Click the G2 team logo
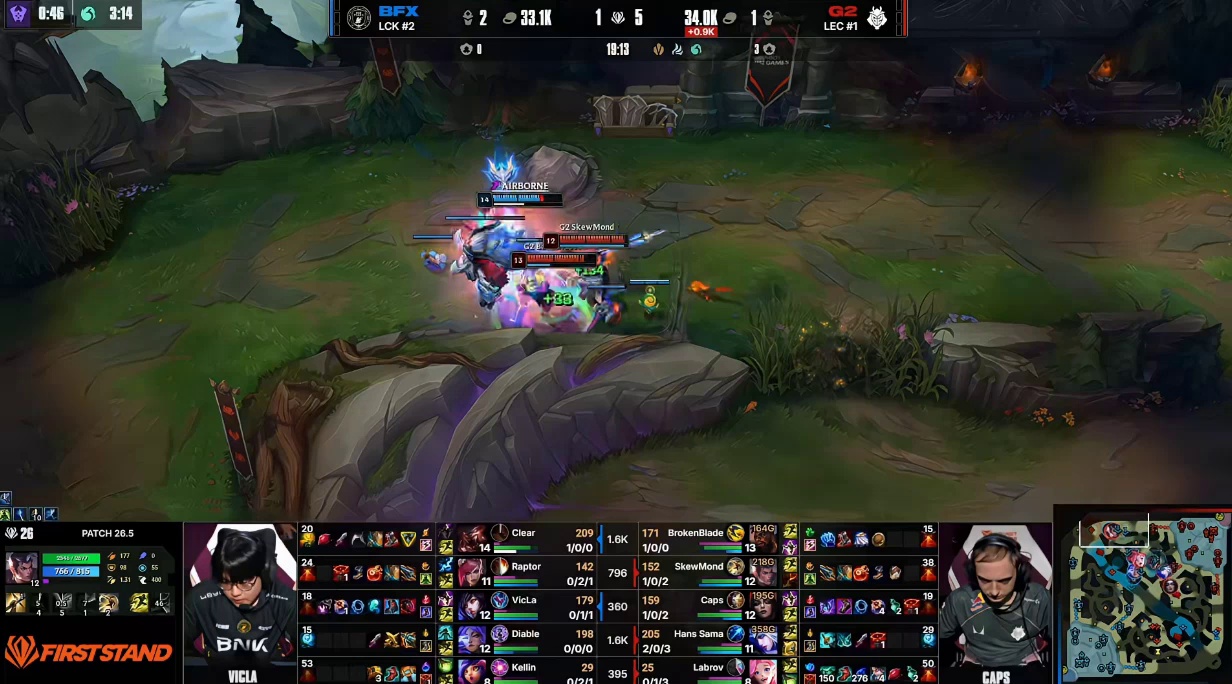1232x684 pixels. coord(877,18)
